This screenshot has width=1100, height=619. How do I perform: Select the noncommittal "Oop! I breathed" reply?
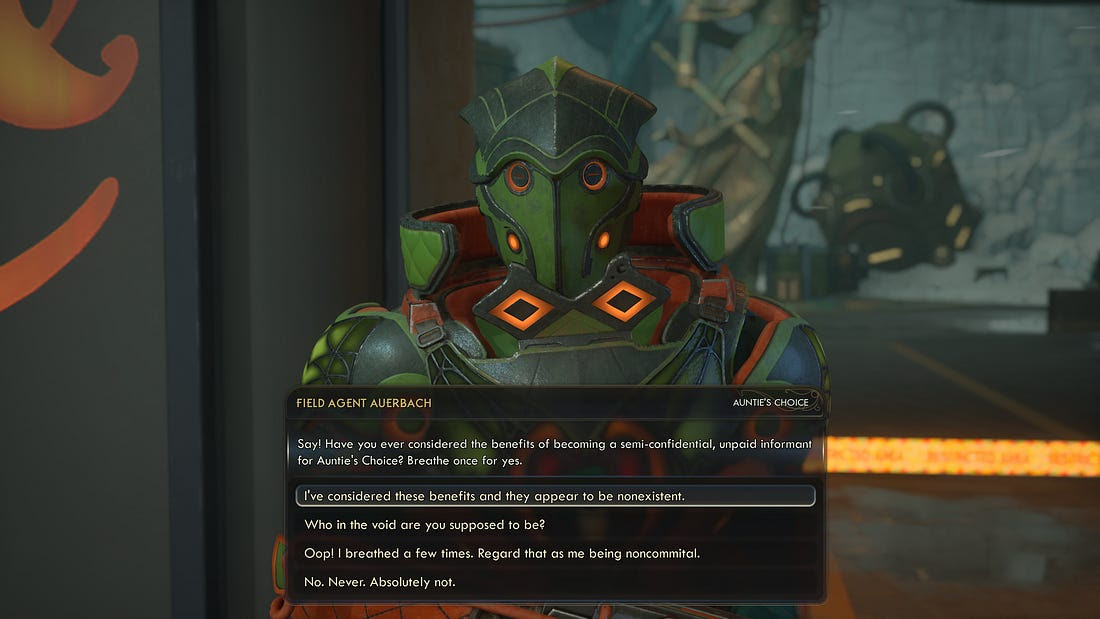508,553
